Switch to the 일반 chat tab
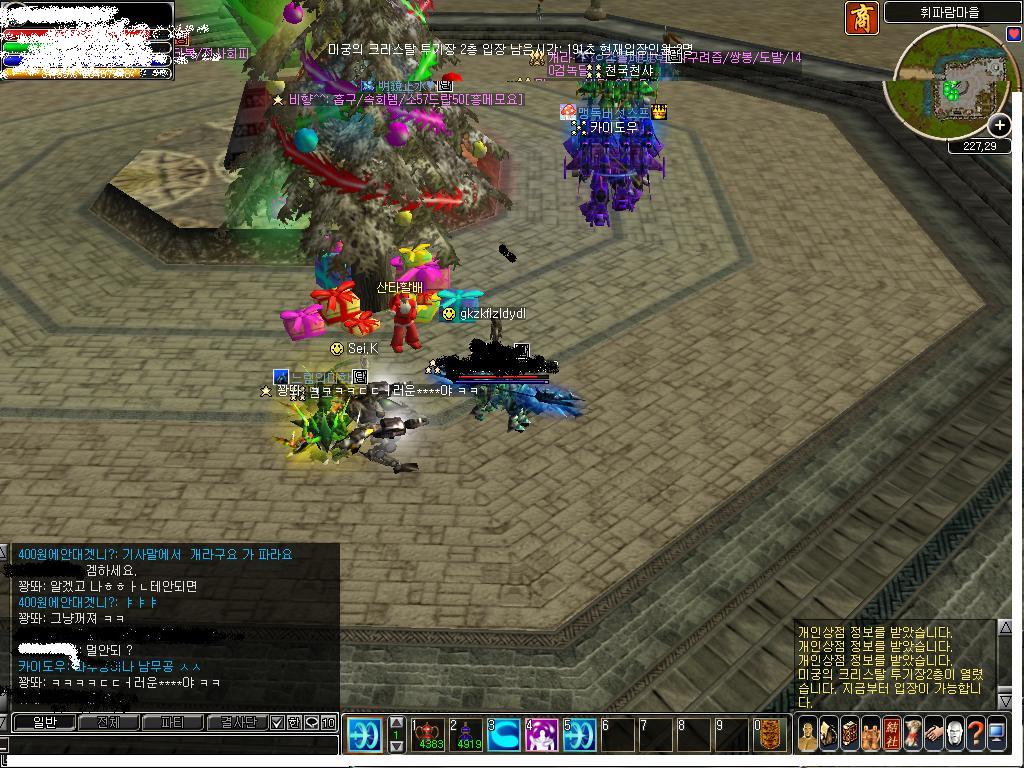 [45, 722]
